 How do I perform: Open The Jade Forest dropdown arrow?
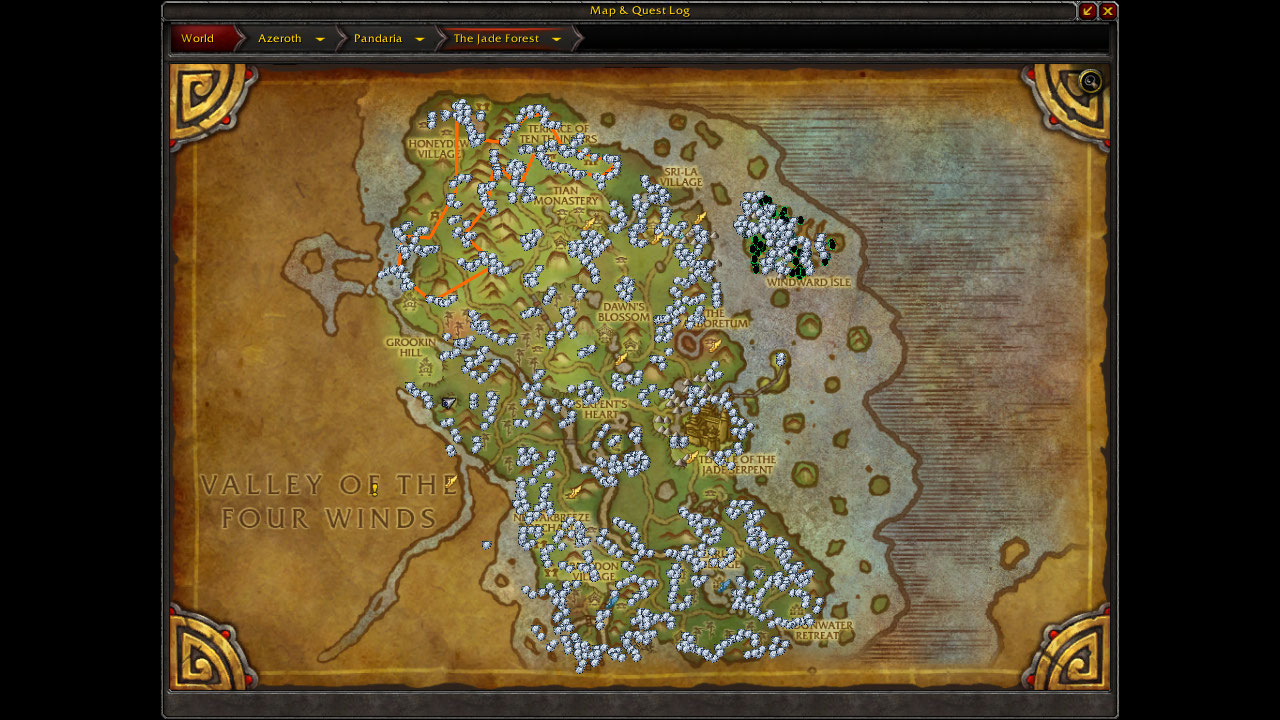(x=556, y=38)
